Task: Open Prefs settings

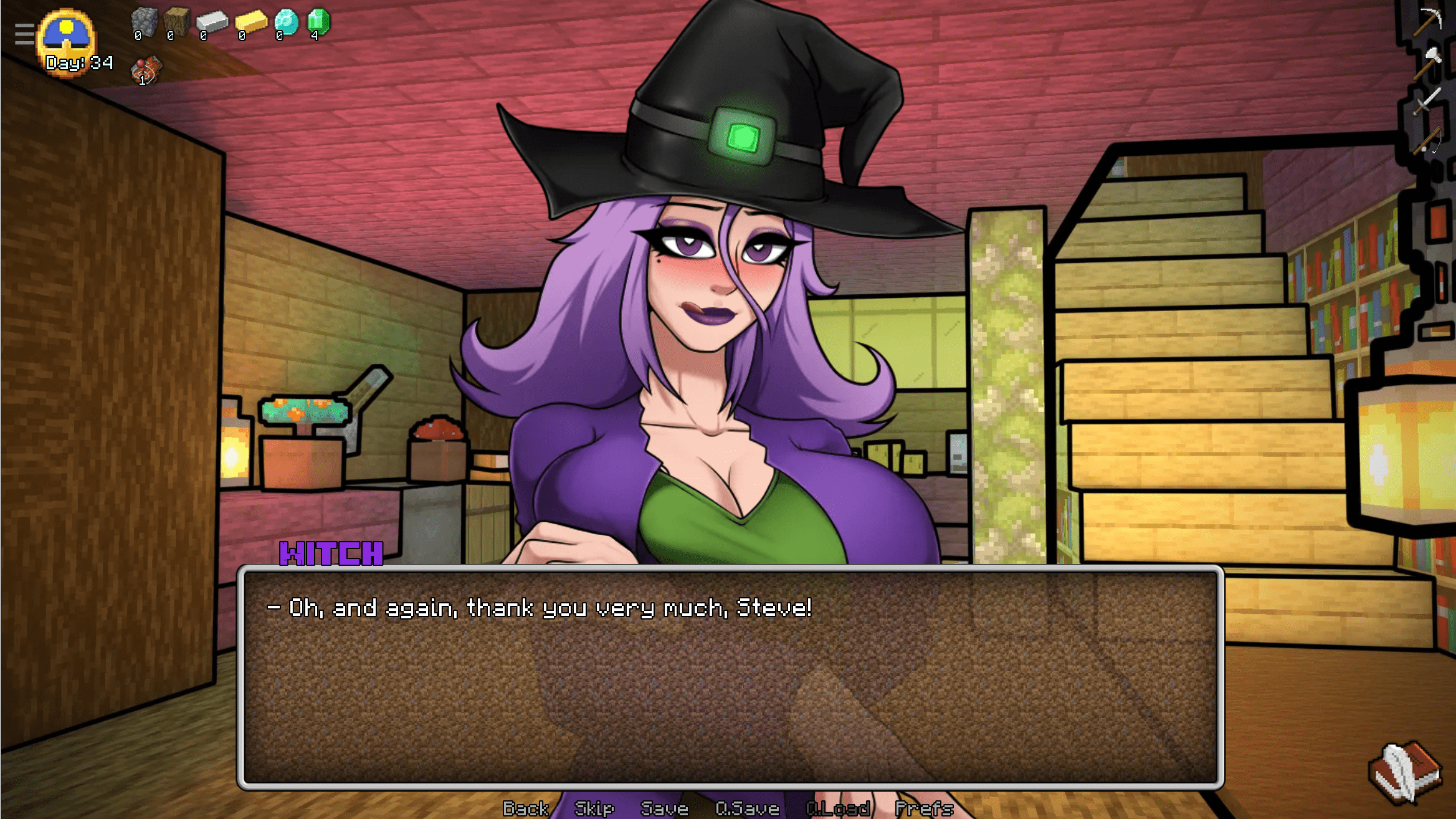Action: 924,808
